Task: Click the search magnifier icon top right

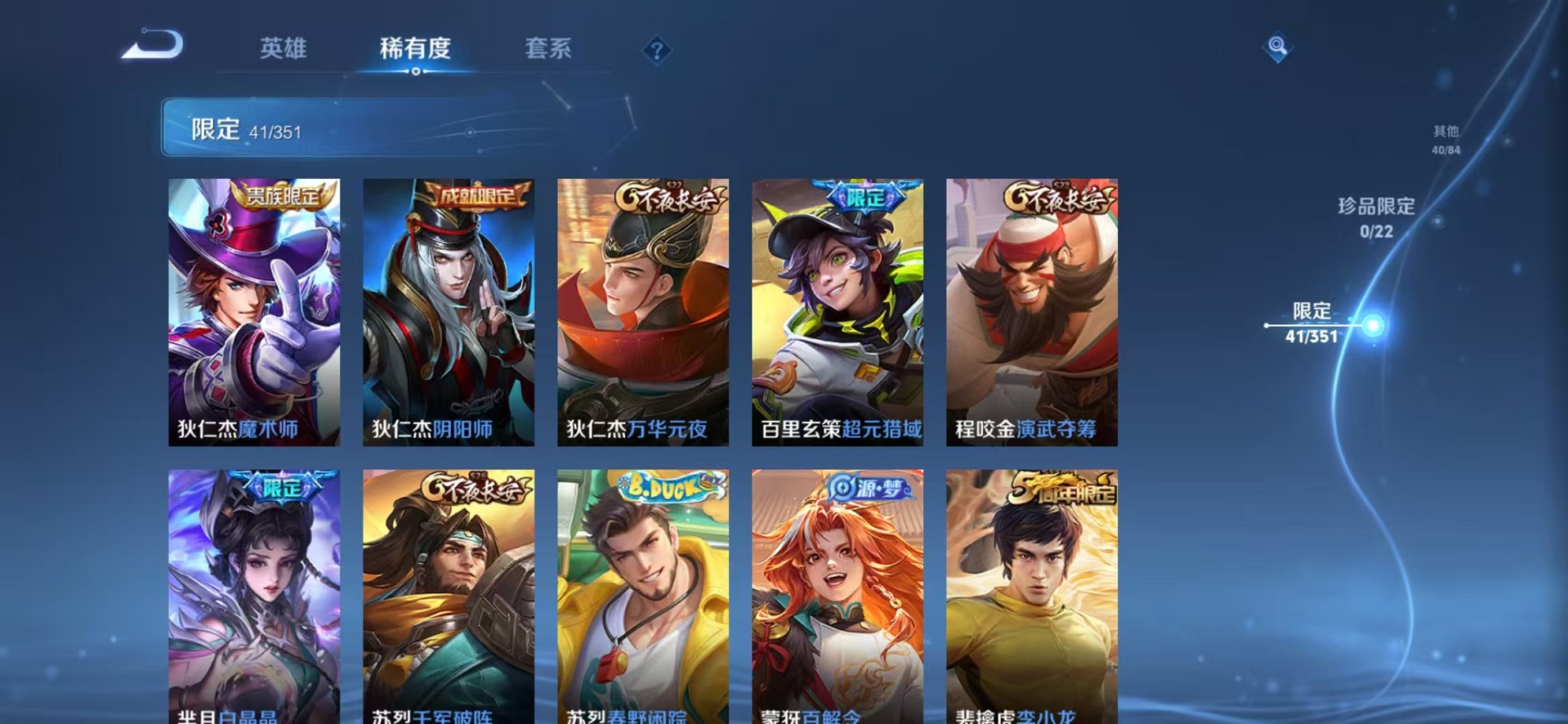Action: (x=1279, y=47)
